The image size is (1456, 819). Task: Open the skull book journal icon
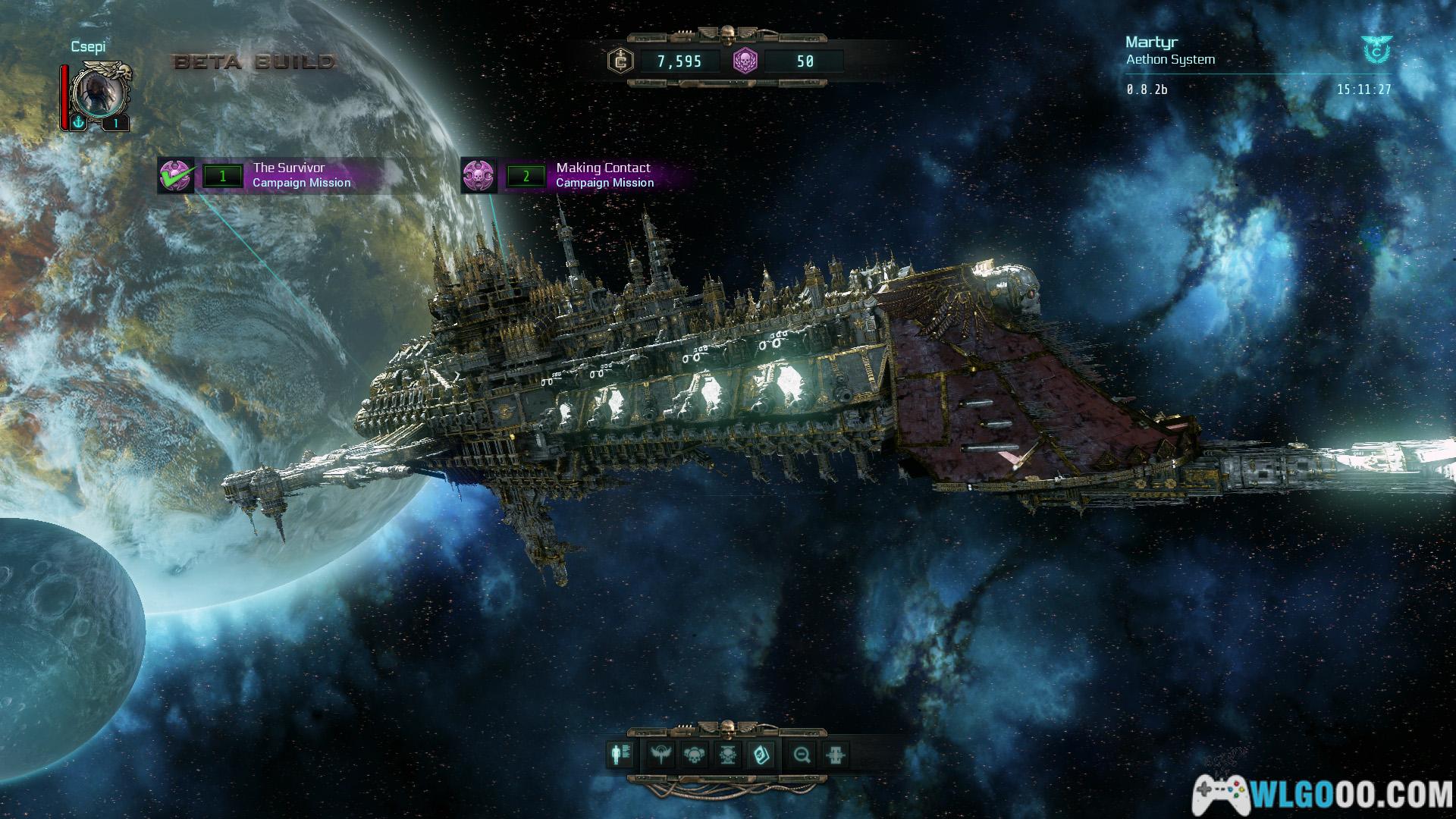(x=760, y=755)
